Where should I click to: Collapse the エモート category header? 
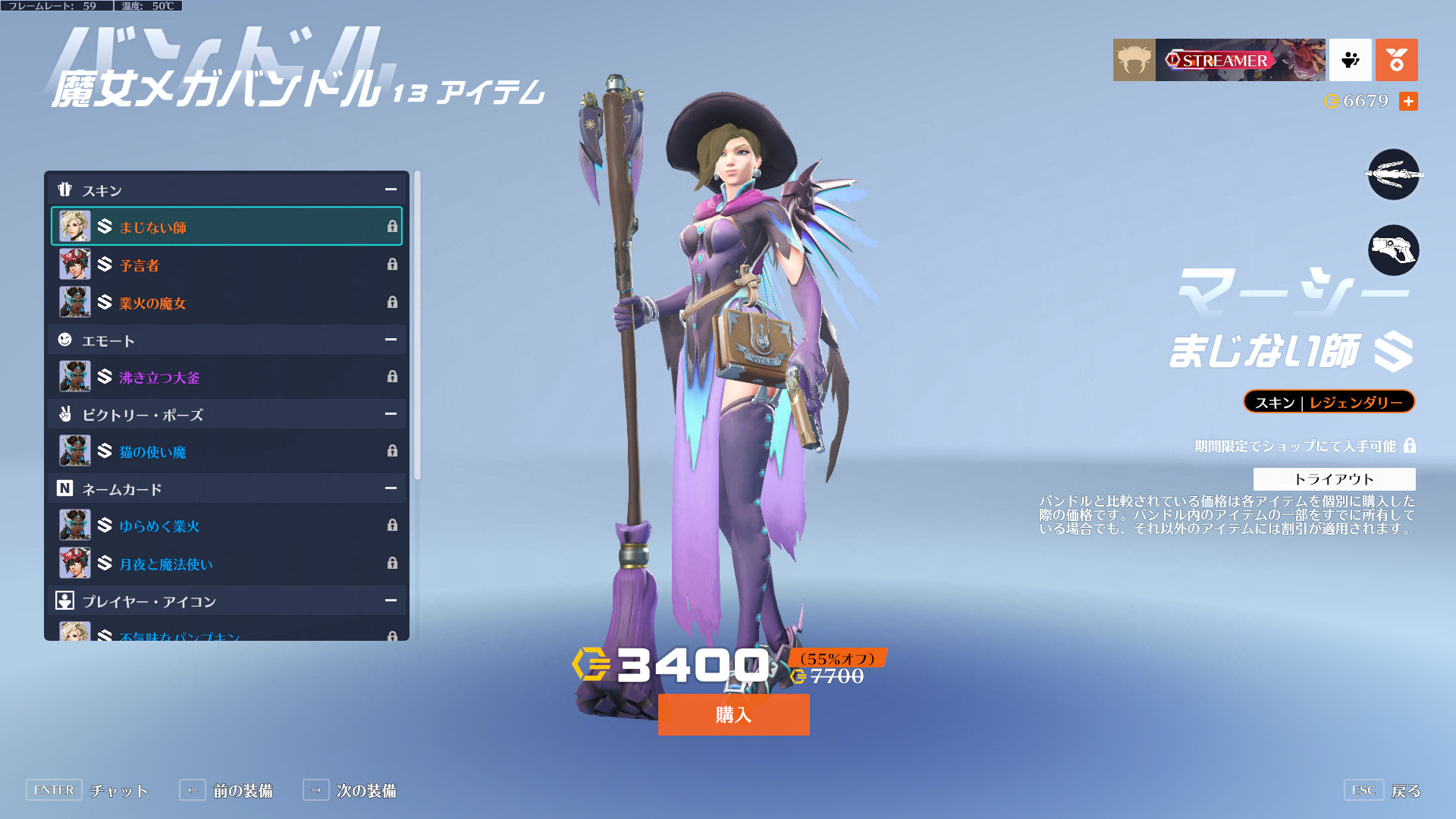coord(391,340)
